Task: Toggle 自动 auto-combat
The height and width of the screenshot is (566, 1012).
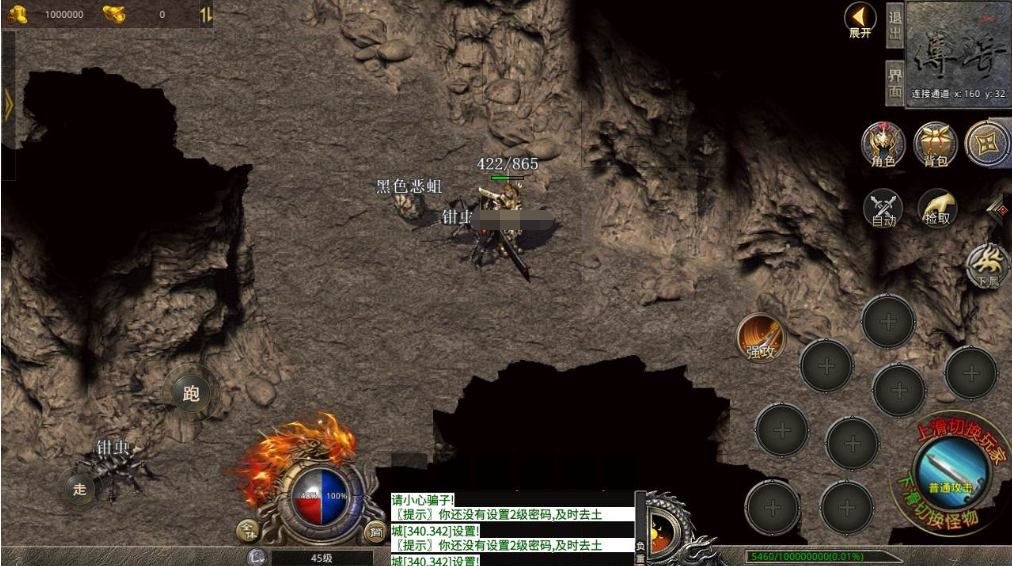Action: coord(884,208)
